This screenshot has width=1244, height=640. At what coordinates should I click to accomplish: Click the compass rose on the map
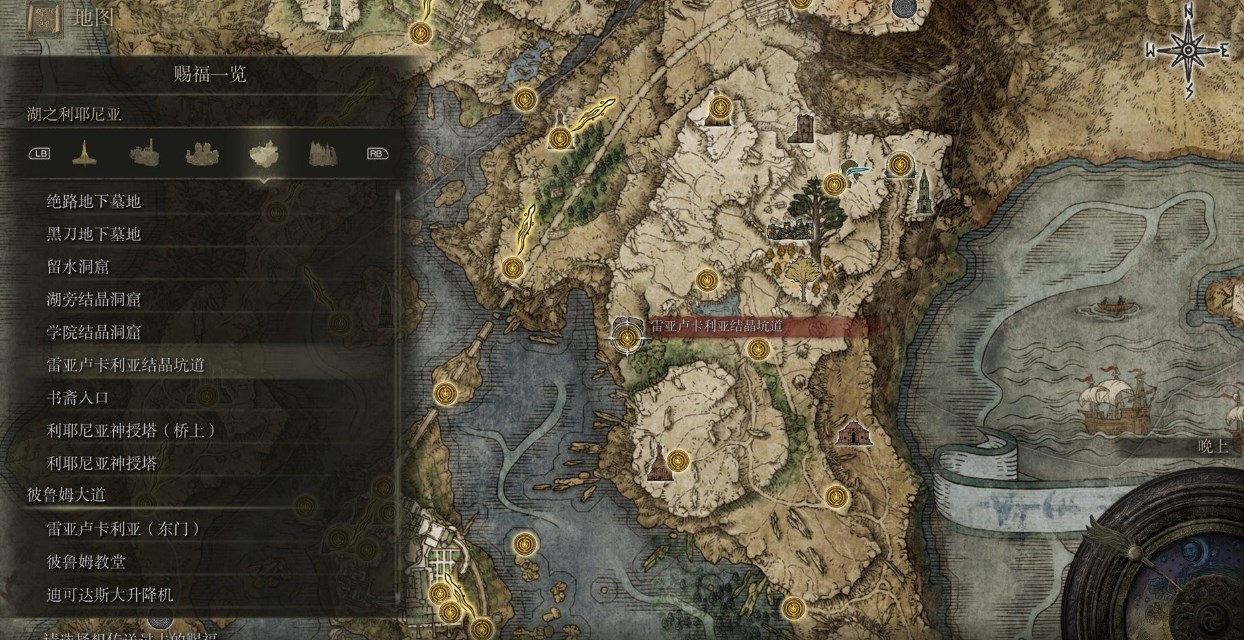coord(1187,50)
